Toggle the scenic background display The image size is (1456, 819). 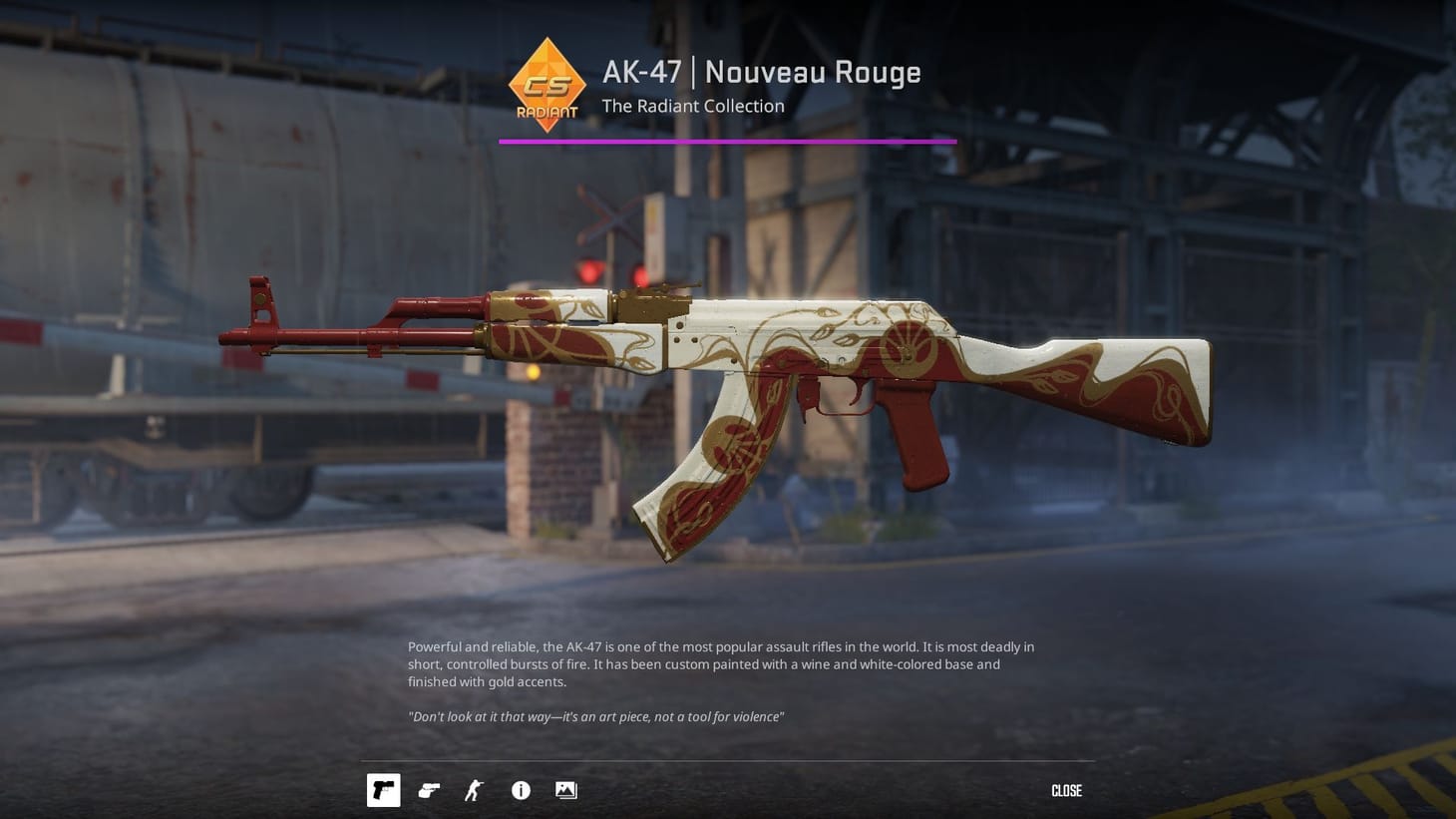565,790
